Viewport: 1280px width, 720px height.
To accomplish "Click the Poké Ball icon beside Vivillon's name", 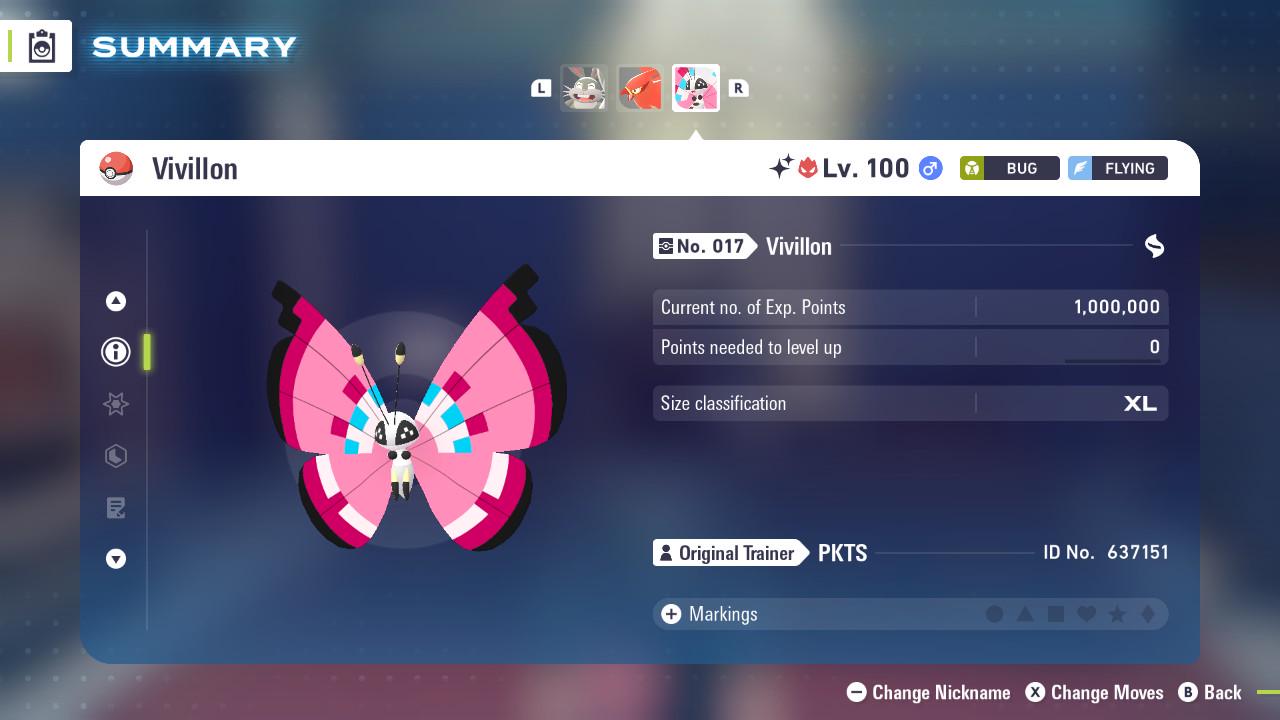I will tap(114, 168).
